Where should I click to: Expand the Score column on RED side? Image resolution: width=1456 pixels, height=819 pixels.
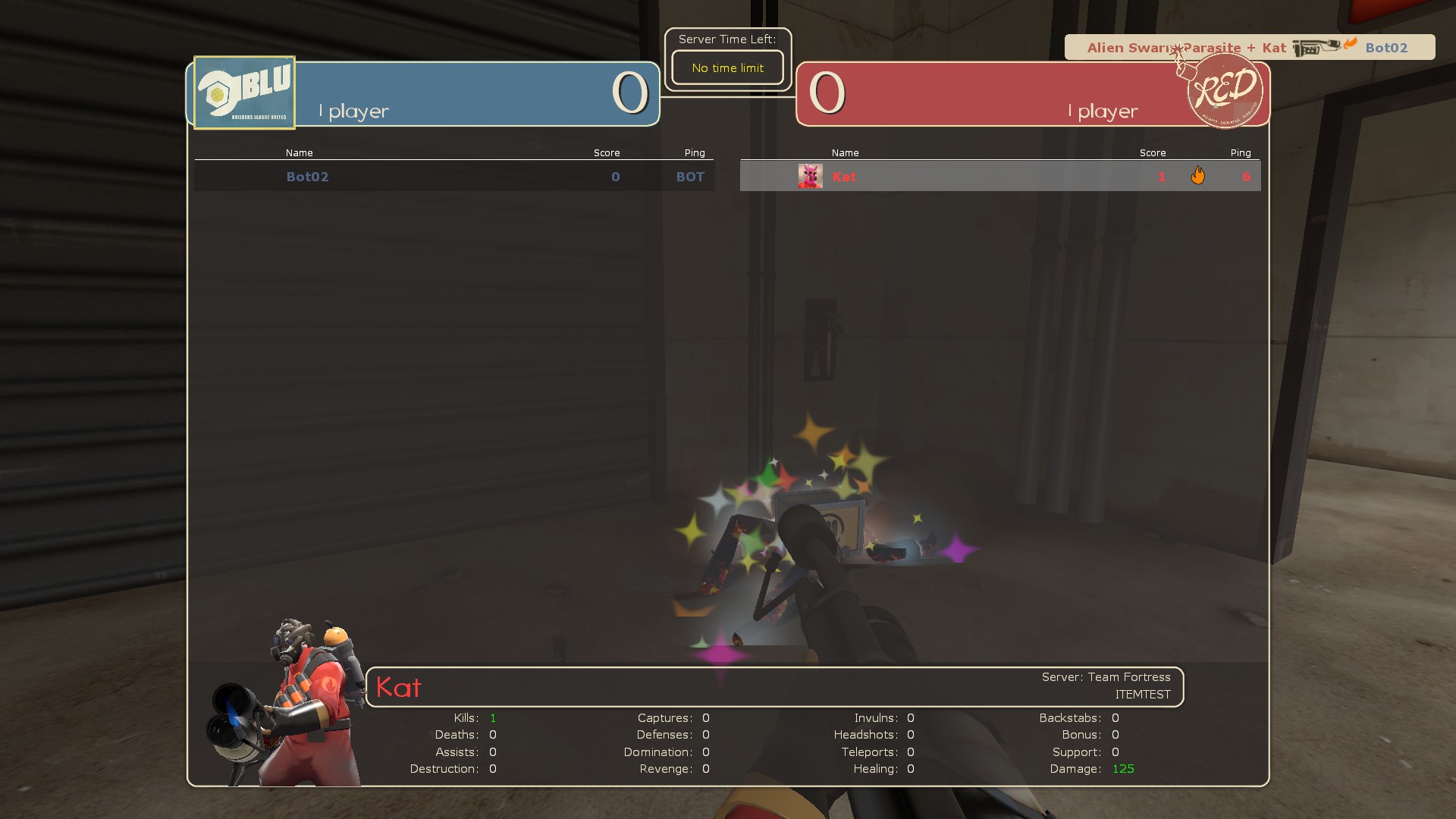click(x=1153, y=152)
